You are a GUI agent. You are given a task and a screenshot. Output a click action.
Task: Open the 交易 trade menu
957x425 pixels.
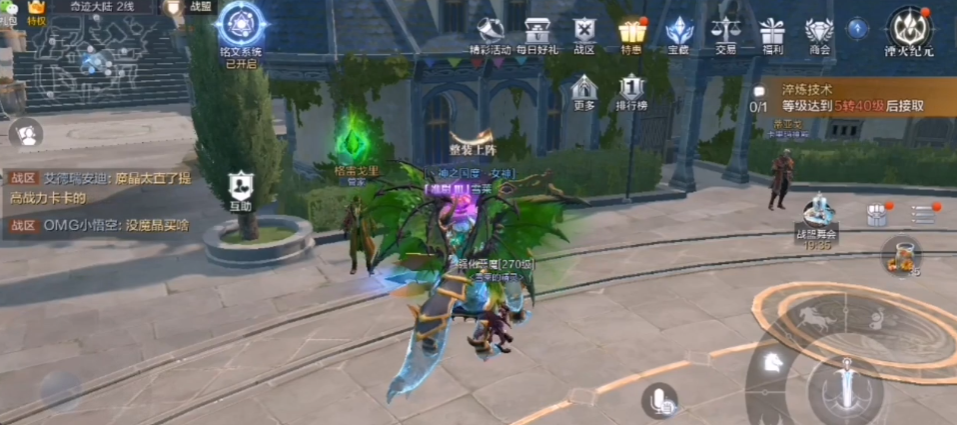point(725,31)
